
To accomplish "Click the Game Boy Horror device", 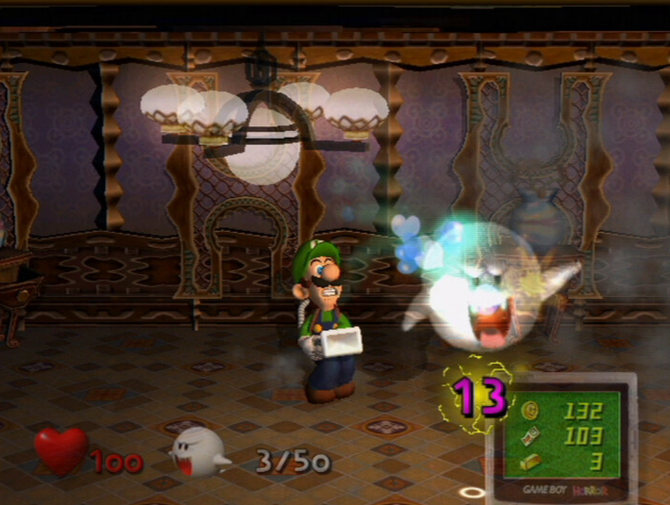I will pos(571,440).
